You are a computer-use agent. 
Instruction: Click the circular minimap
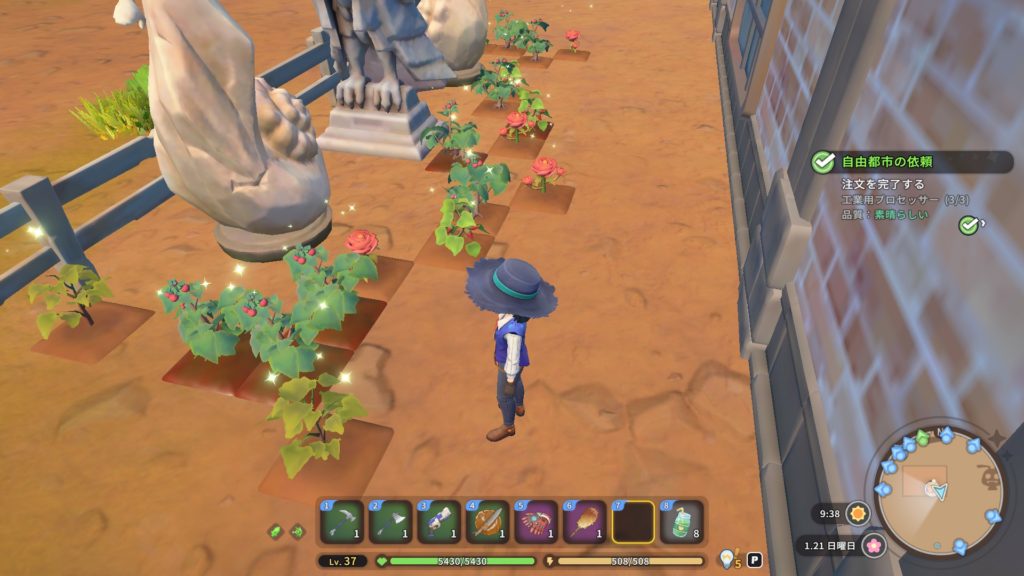point(938,492)
